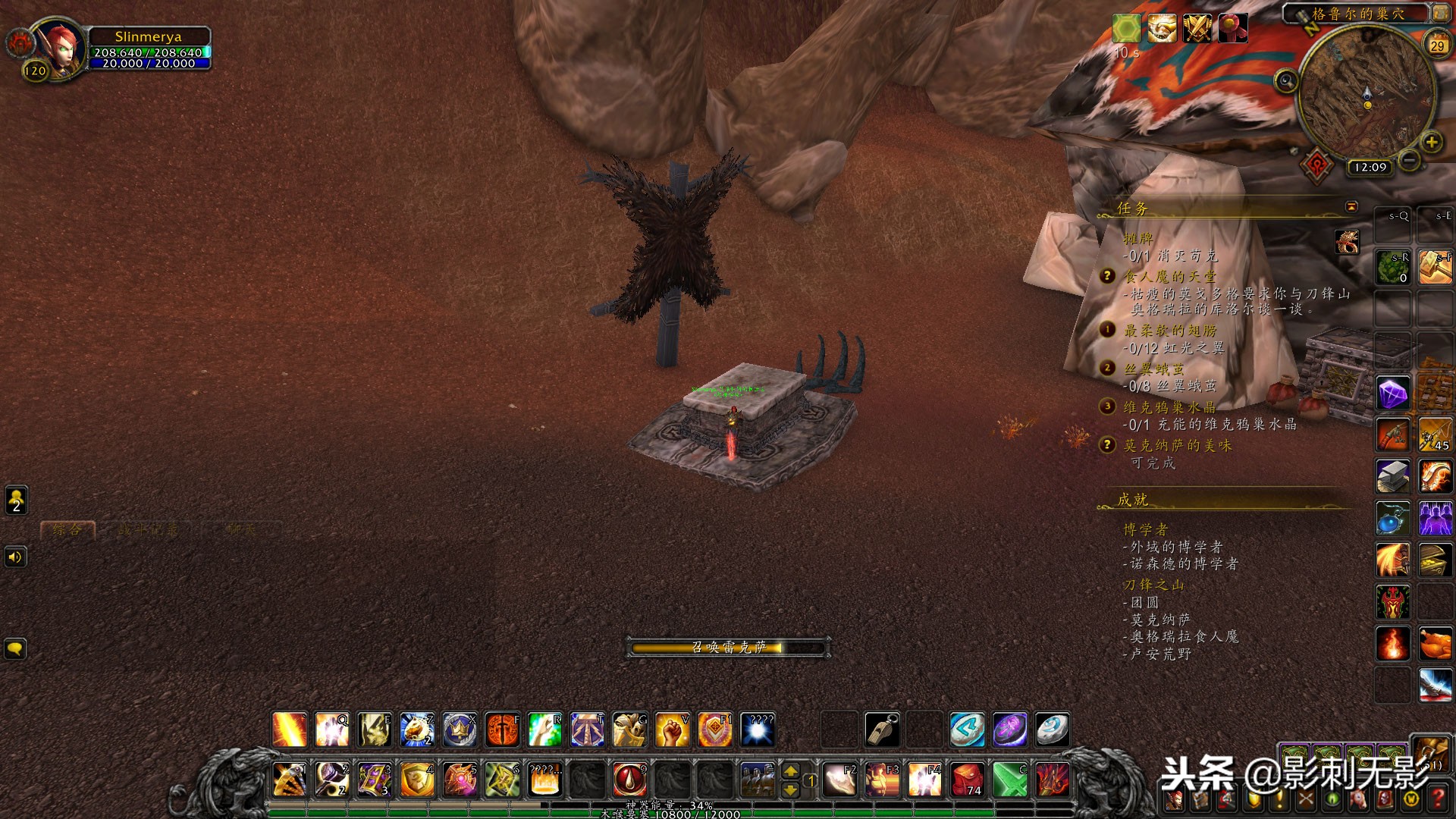Activate the blue crown blessing ability

[460, 730]
